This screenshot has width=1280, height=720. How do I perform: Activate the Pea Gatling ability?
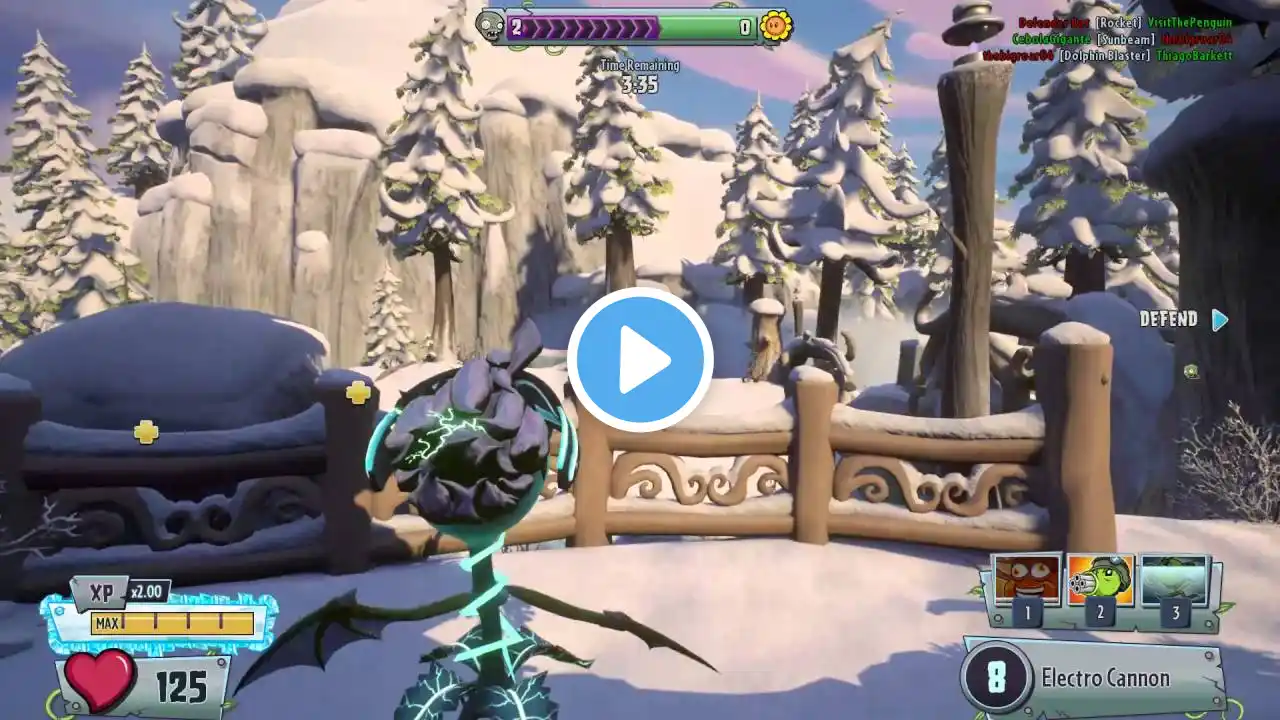coord(1100,580)
